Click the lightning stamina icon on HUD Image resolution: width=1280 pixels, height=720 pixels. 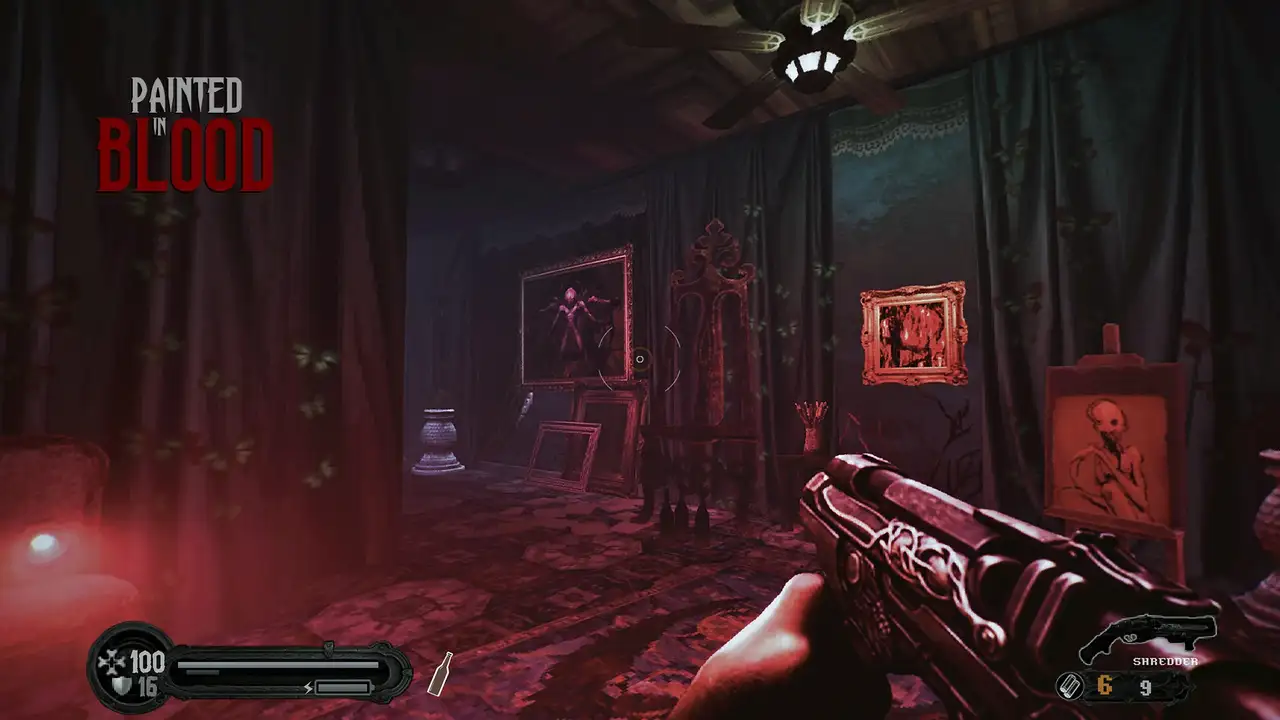(306, 687)
